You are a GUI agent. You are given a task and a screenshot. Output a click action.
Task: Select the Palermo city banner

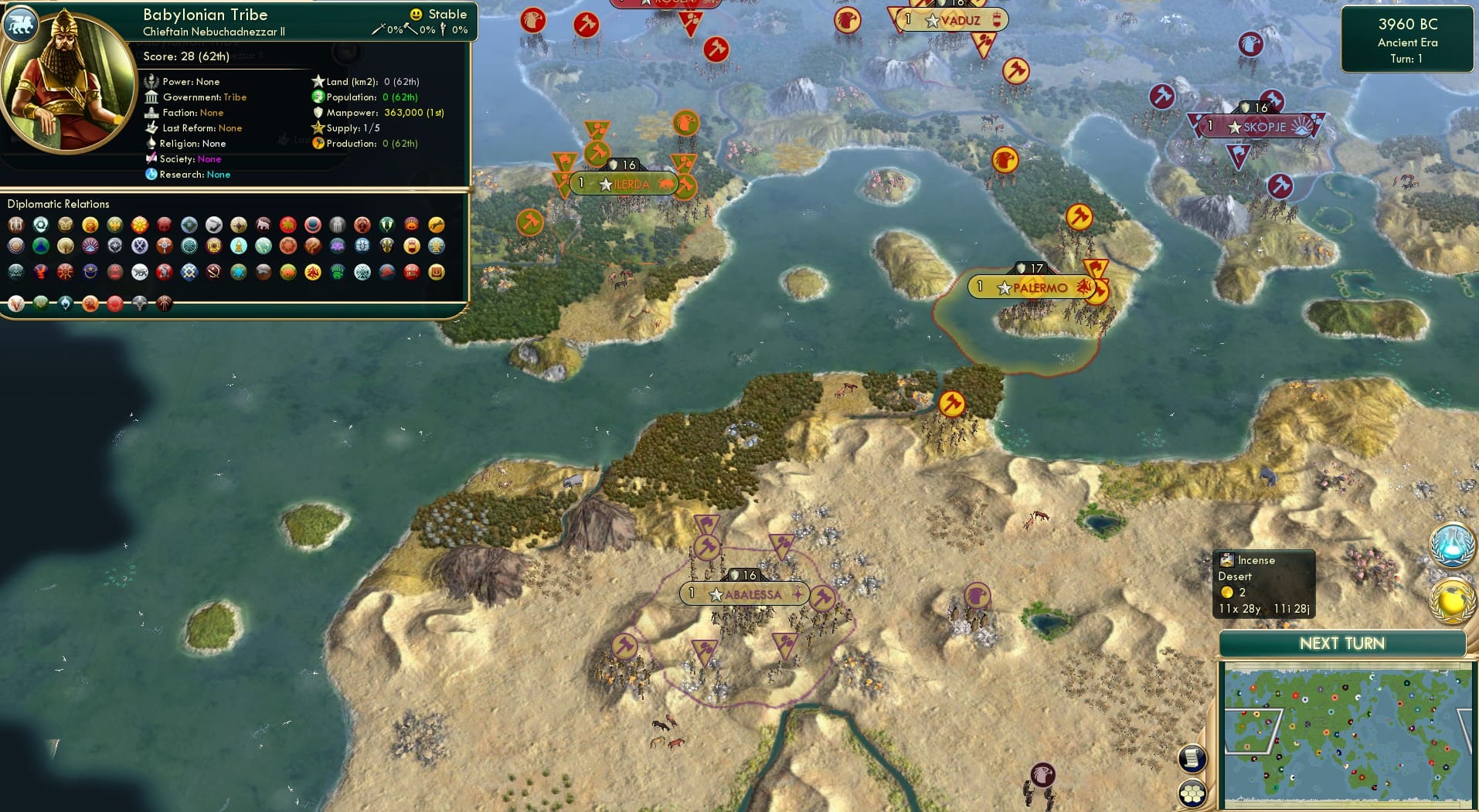tap(1031, 286)
